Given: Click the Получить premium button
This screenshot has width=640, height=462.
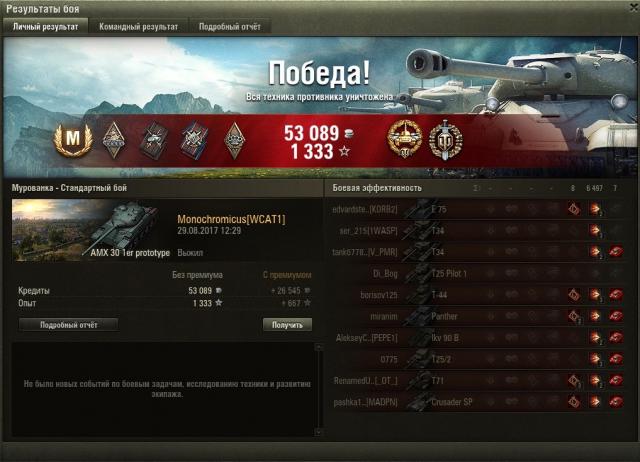Looking at the screenshot, I should [287, 325].
